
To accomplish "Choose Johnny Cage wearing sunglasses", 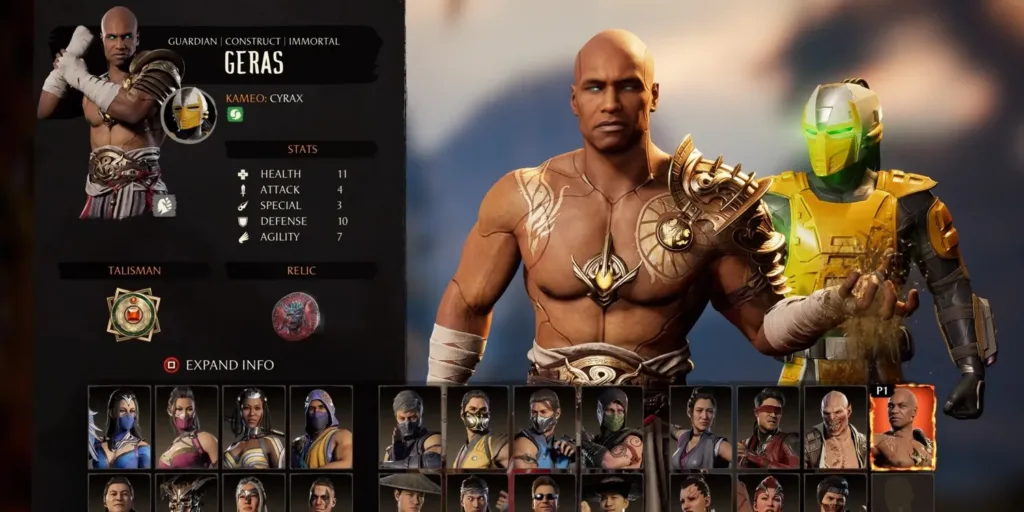I will [x=544, y=493].
